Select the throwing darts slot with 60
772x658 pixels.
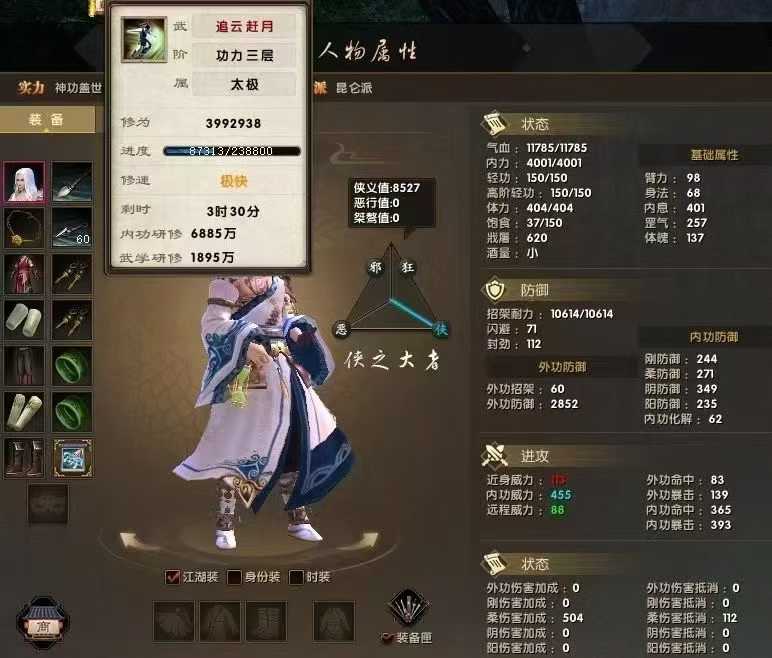(72, 227)
